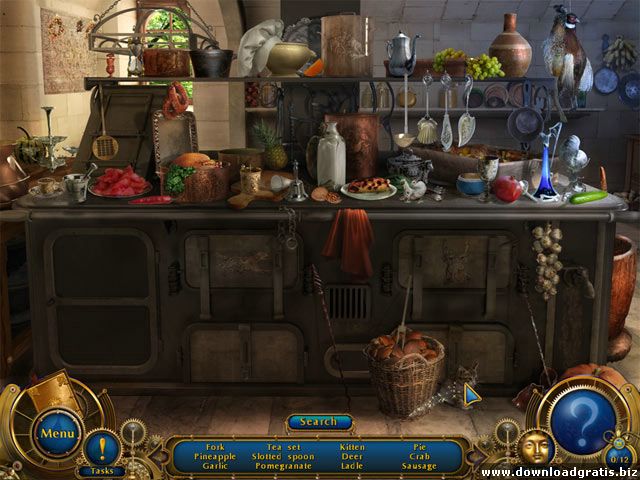Open the Menu button
This screenshot has width=640, height=480.
point(58,433)
